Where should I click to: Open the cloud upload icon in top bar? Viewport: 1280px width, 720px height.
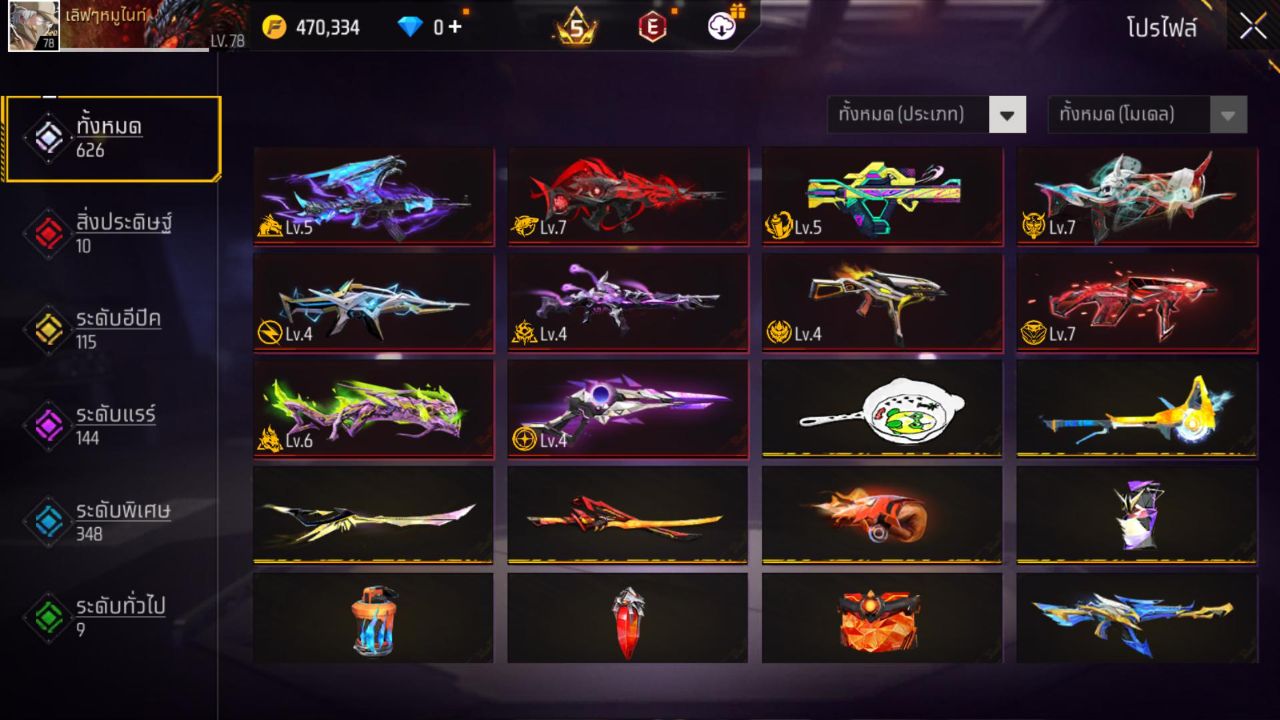[721, 27]
